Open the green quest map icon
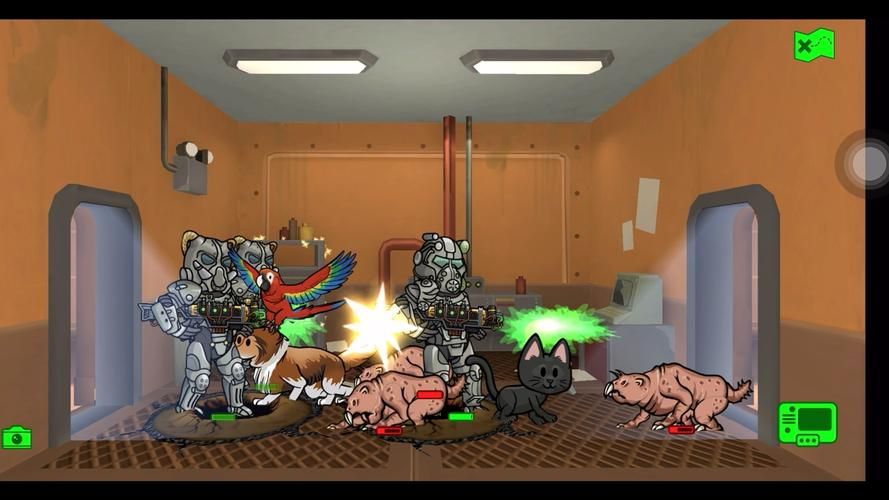The height and width of the screenshot is (500, 889). point(814,45)
